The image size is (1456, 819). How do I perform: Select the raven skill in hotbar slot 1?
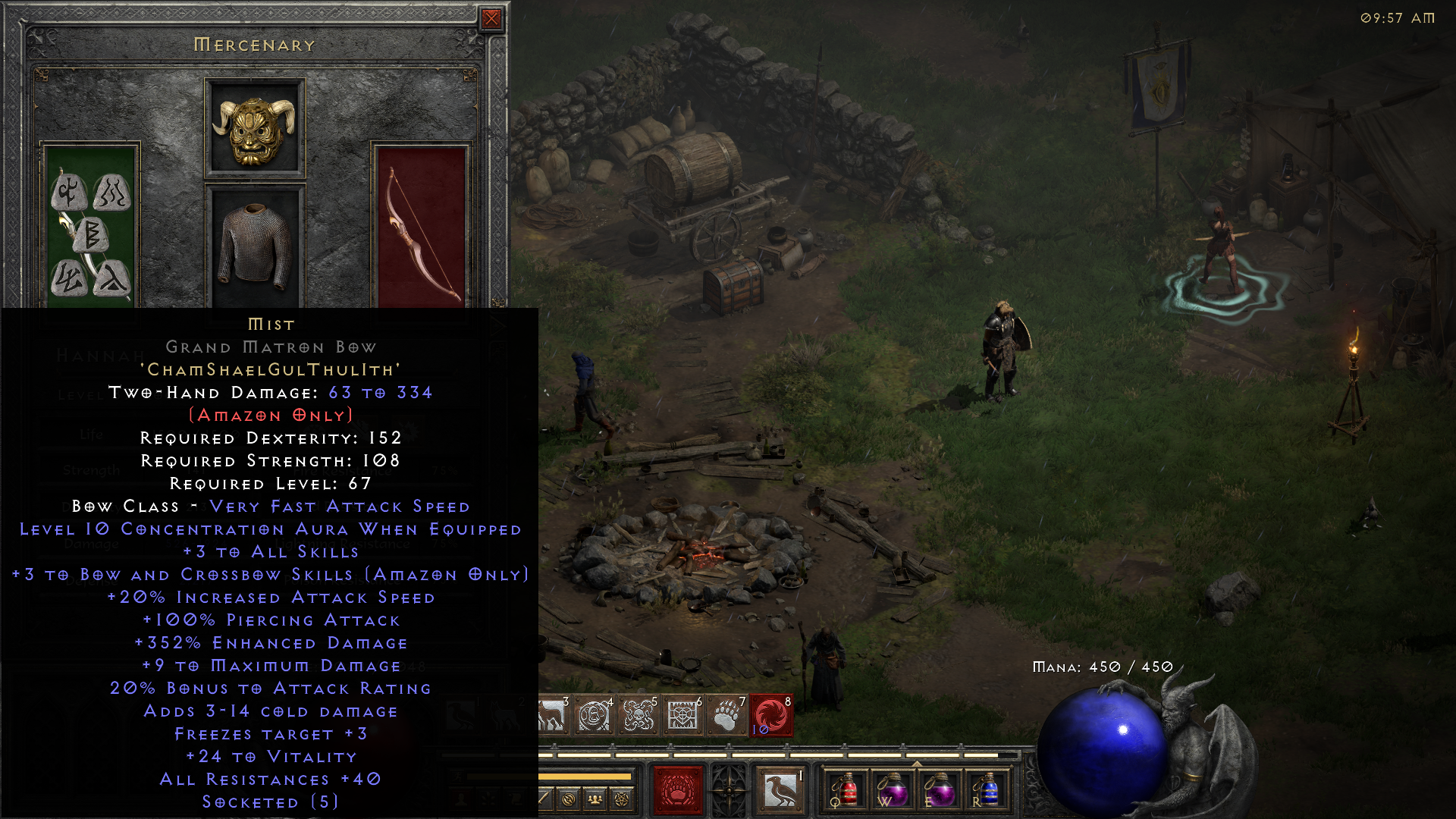(x=460, y=714)
